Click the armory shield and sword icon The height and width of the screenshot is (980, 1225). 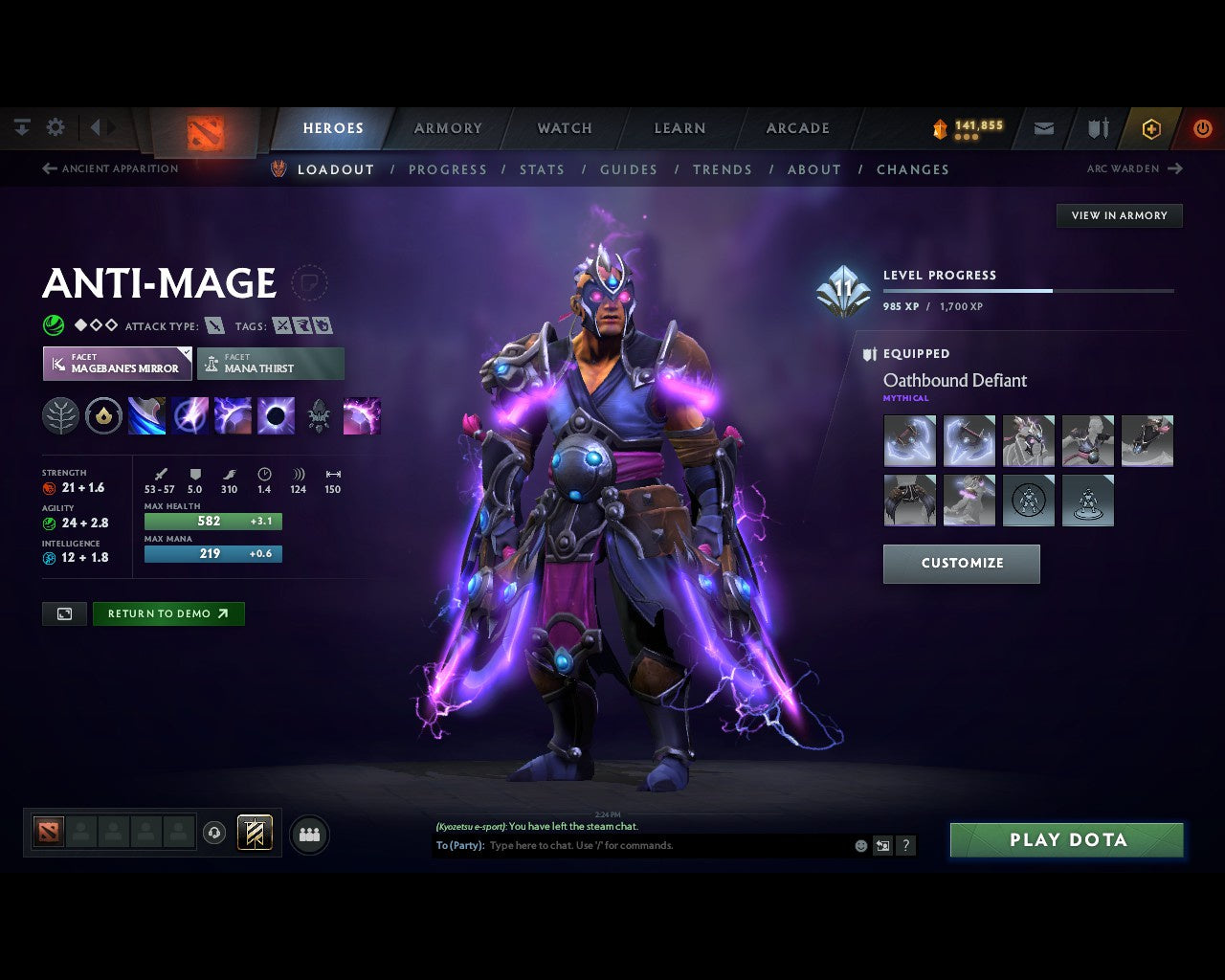click(x=1096, y=128)
